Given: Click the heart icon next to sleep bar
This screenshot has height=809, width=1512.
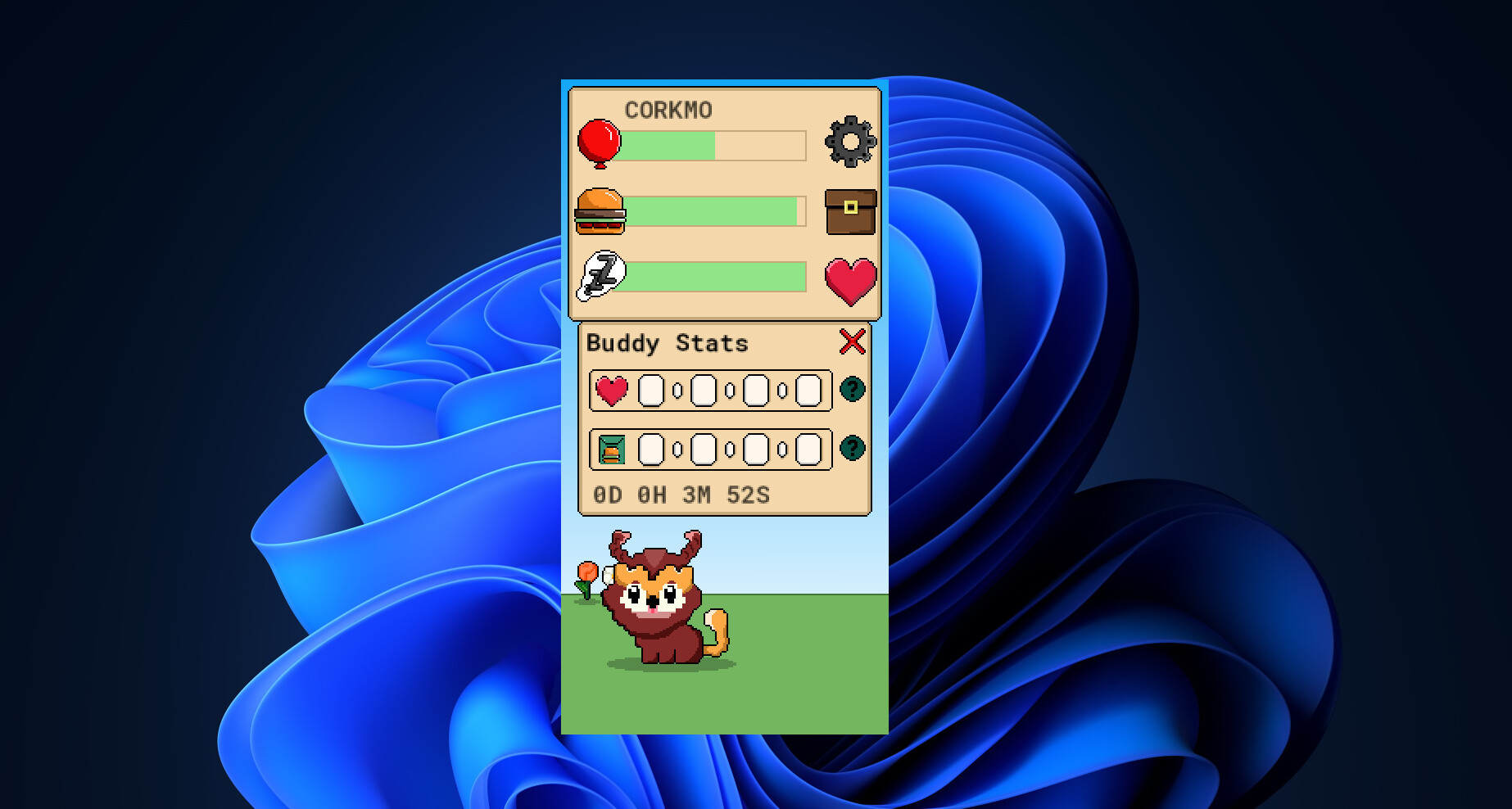Looking at the screenshot, I should pyautogui.click(x=852, y=280).
